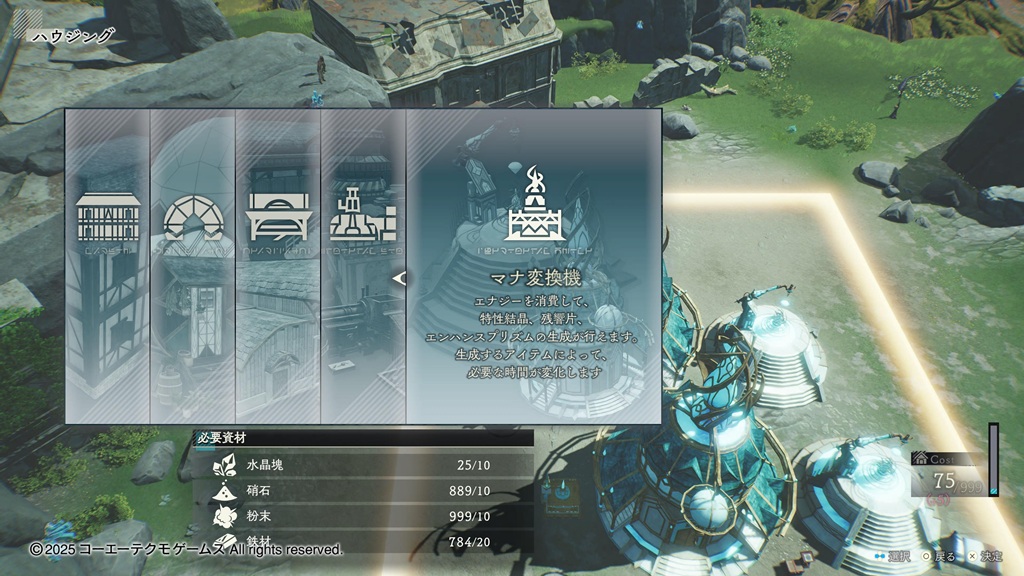Select the 粉末 material row

(363, 516)
